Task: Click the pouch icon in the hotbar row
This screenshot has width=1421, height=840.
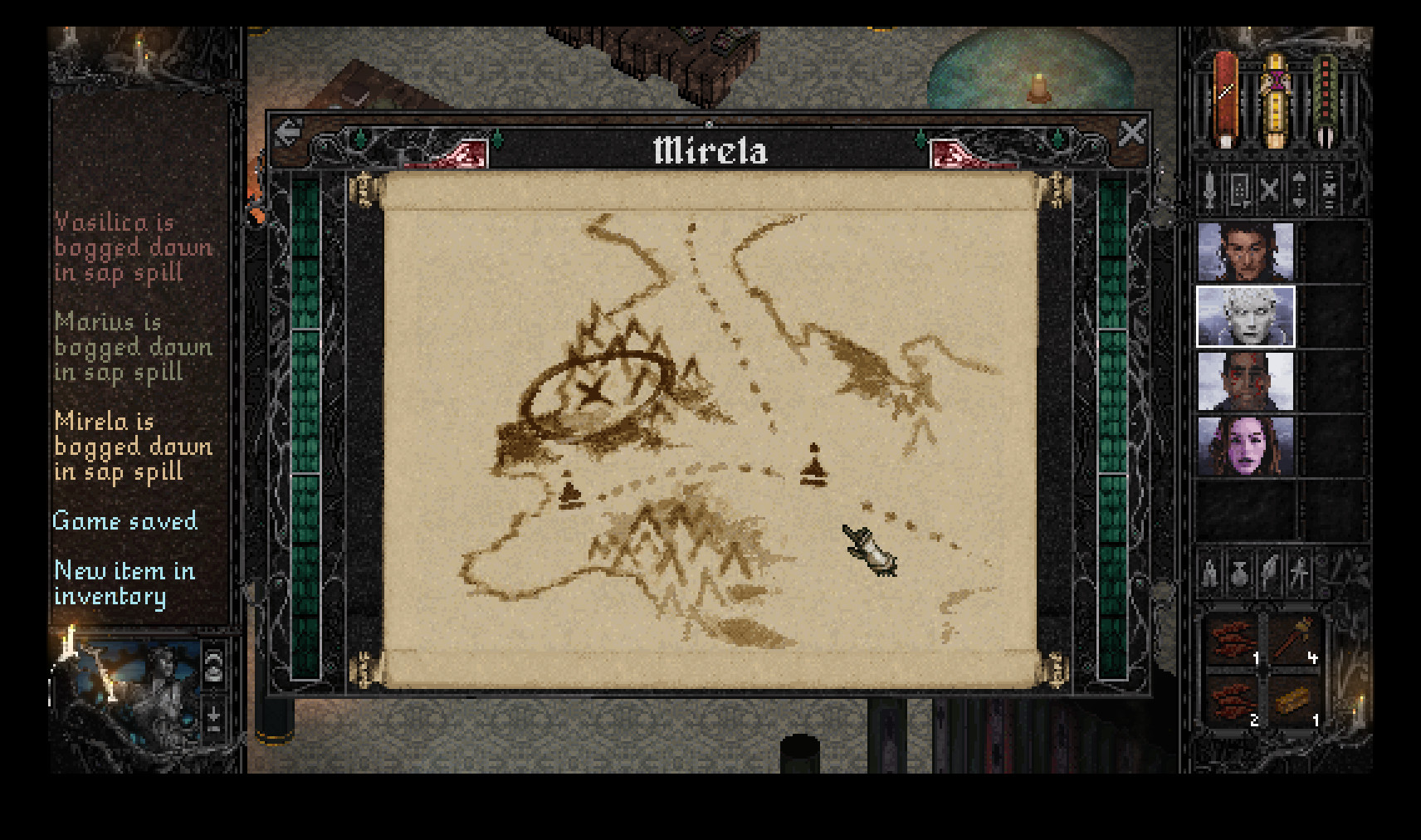Action: coord(1239,573)
